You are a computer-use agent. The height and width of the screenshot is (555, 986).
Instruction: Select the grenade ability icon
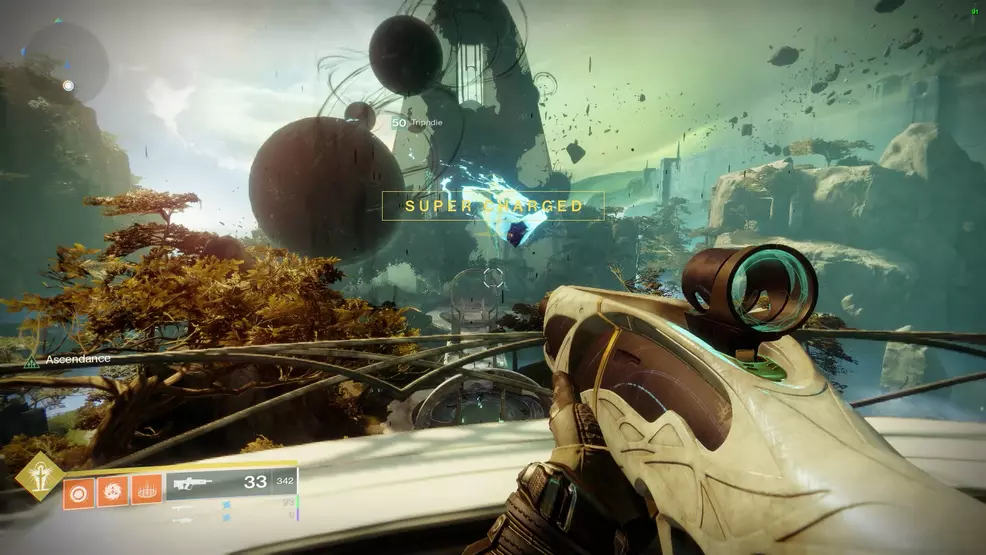click(x=78, y=491)
